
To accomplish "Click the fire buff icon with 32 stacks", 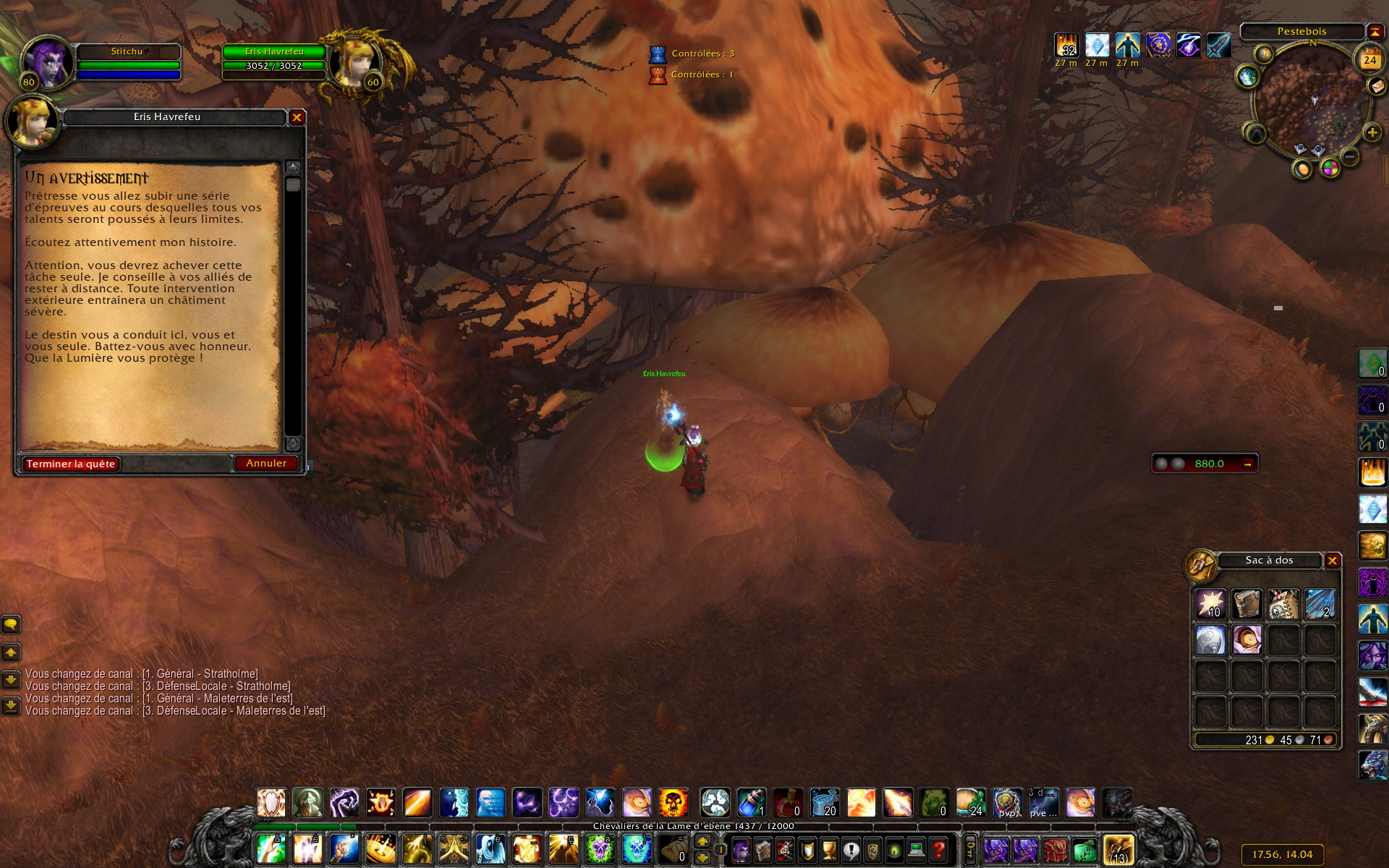I will coord(1066,46).
